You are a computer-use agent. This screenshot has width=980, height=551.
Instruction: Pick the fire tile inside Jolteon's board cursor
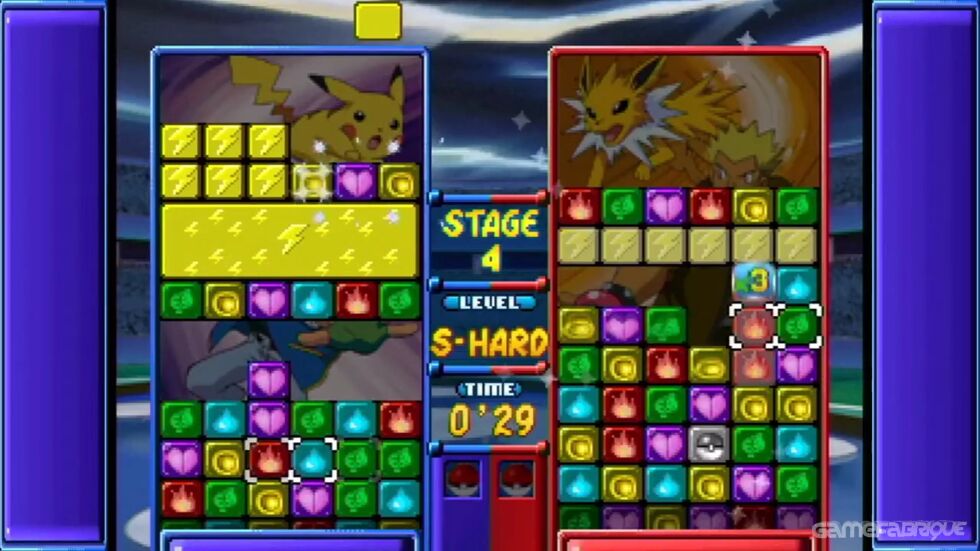coord(753,326)
